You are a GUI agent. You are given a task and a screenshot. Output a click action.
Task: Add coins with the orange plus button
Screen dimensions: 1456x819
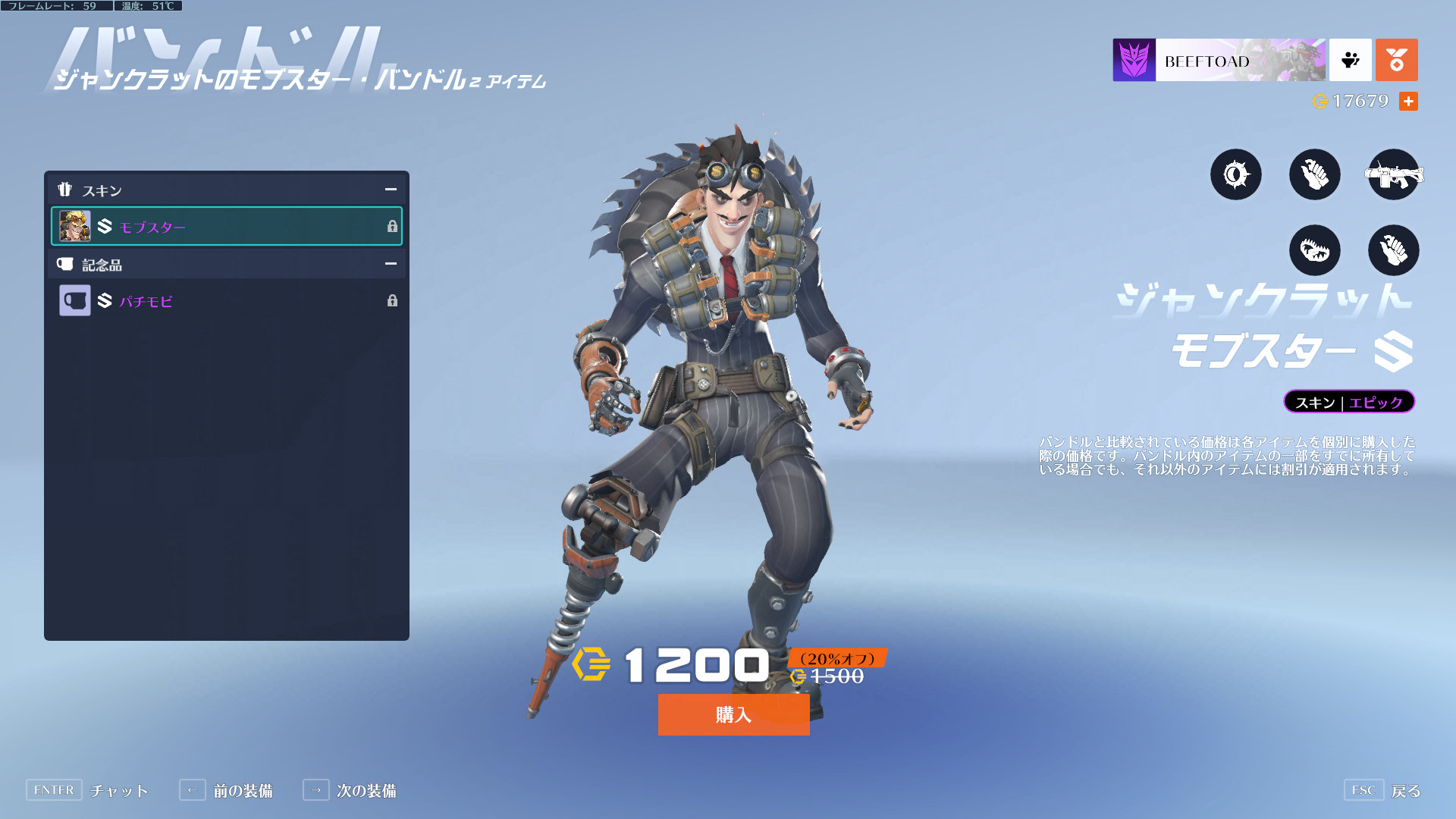pos(1408,101)
